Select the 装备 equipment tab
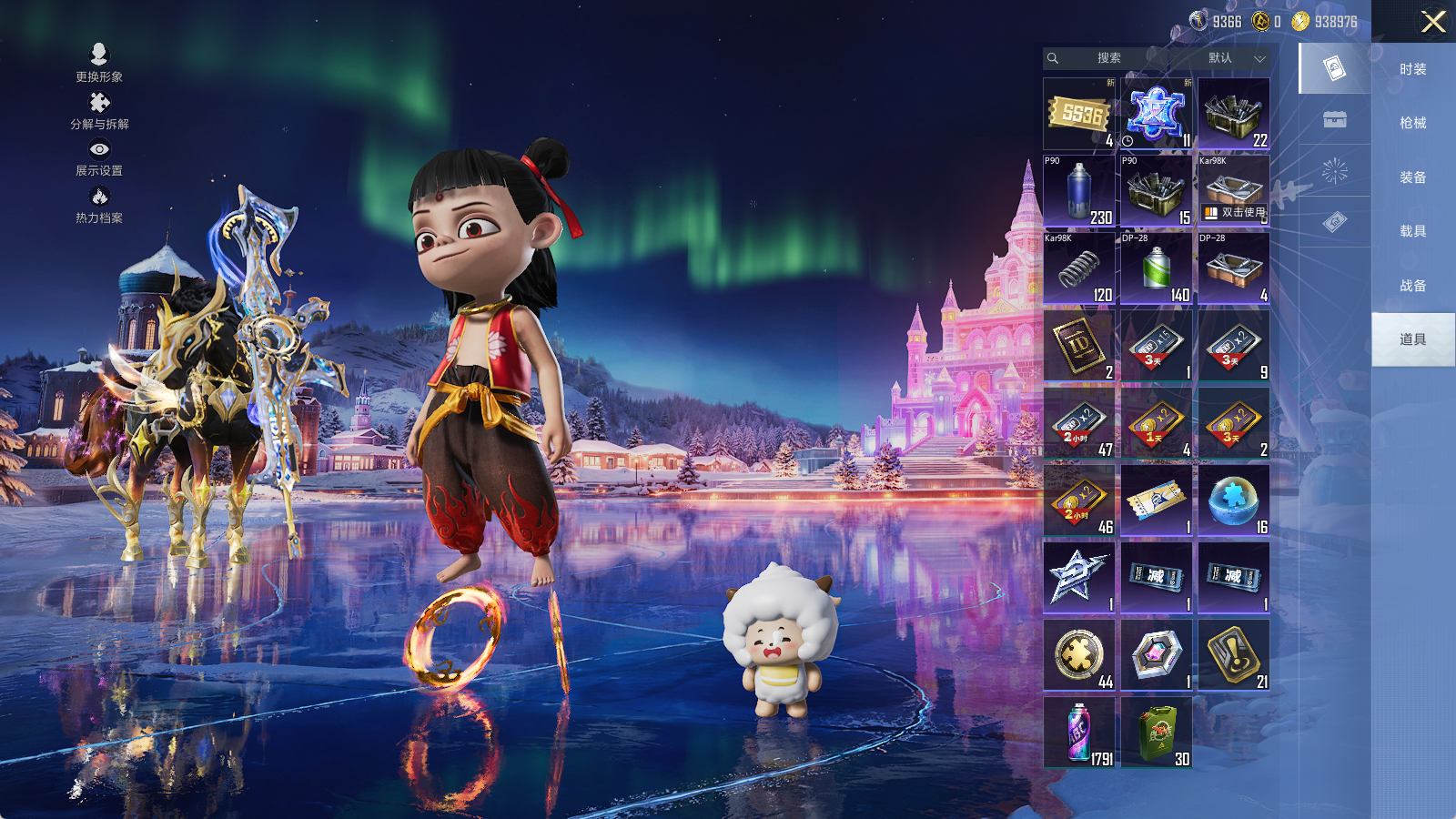The image size is (1456, 819). 1412,177
